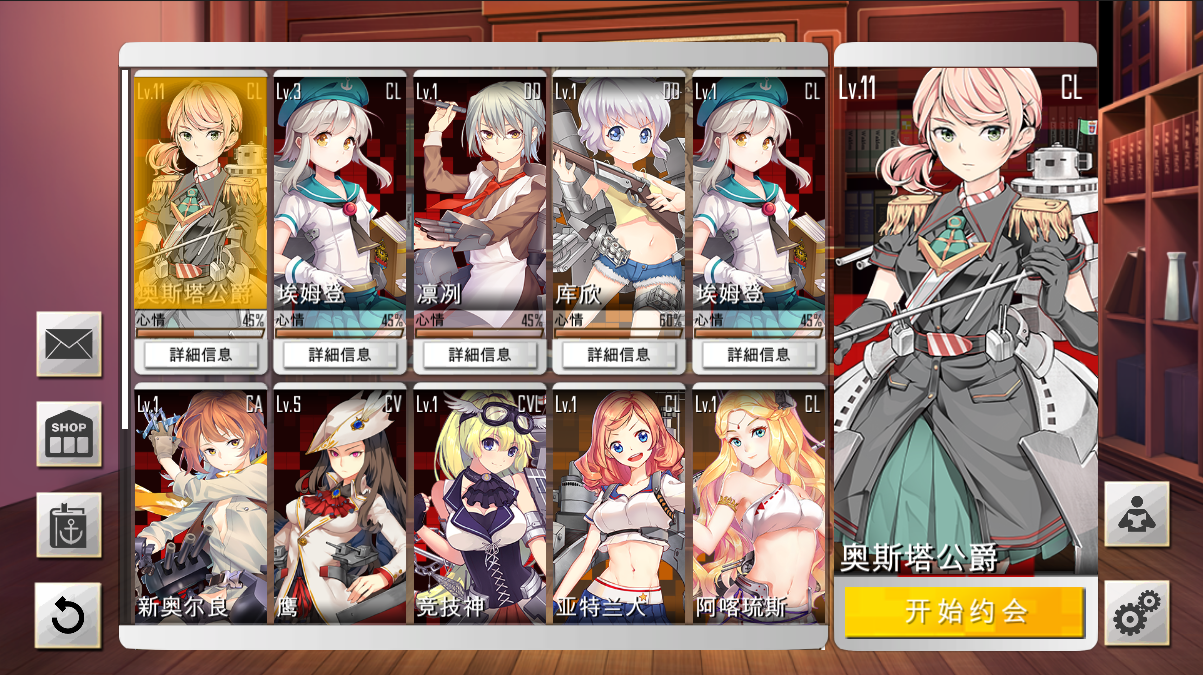This screenshot has width=1203, height=675.
Task: Select the Lv.3 埃姆登 card
Action: (340, 190)
